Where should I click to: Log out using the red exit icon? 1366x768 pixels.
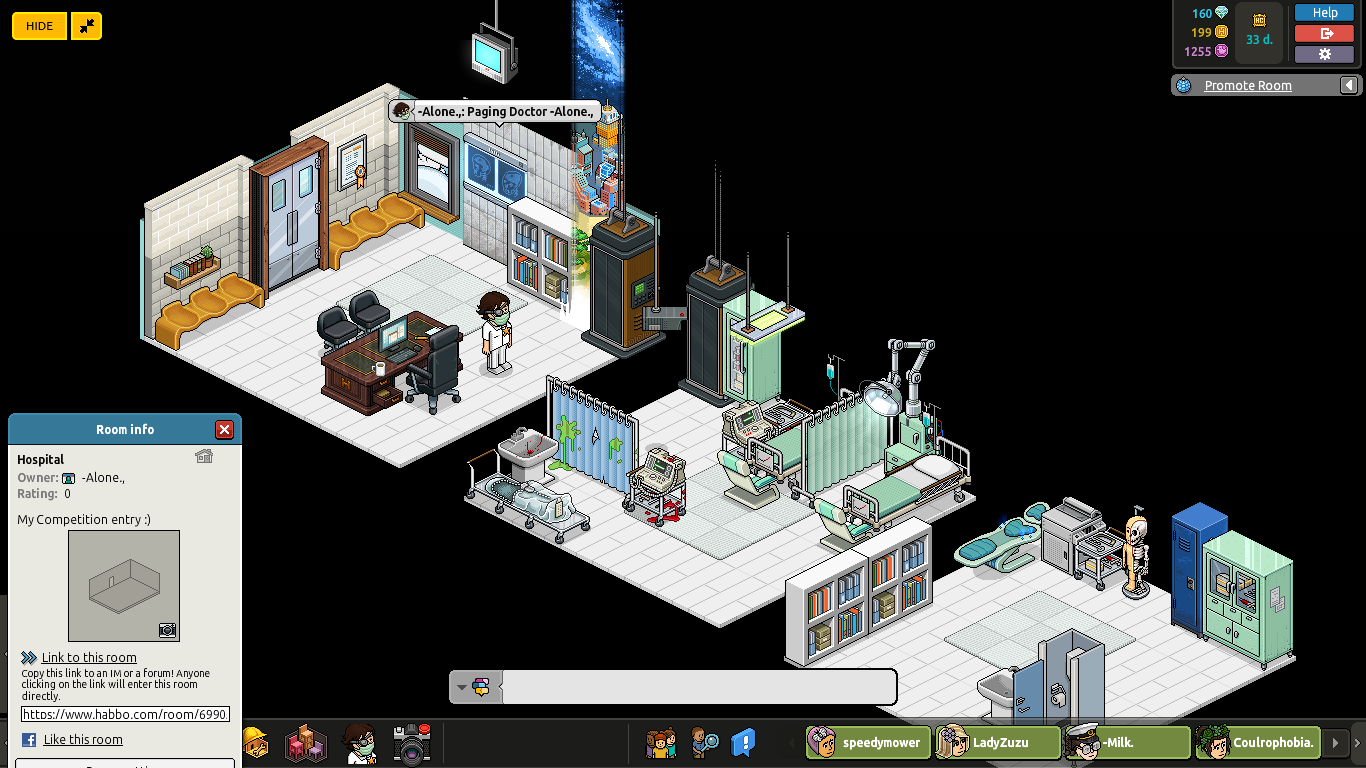tap(1324, 33)
